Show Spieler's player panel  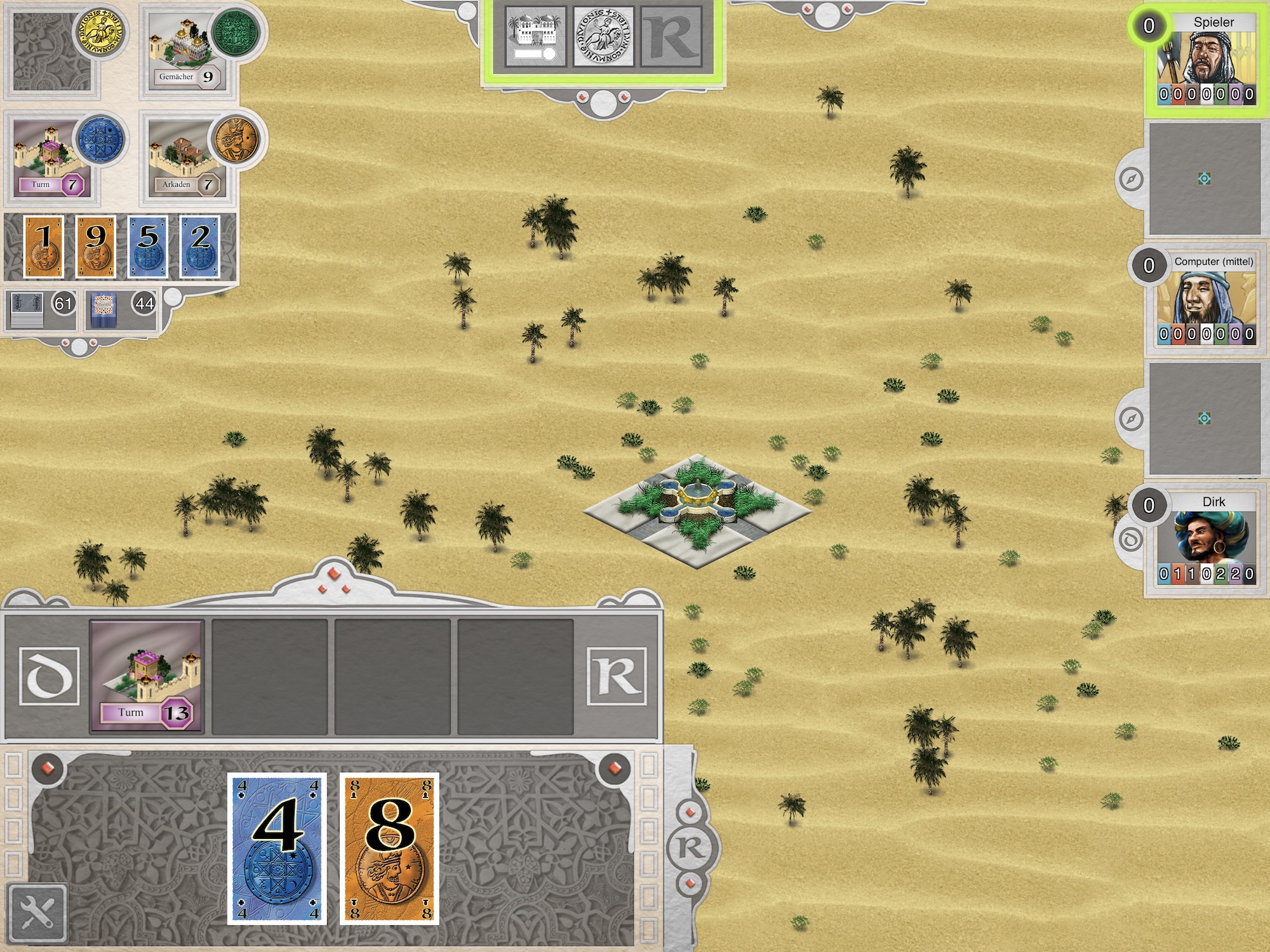(1205, 60)
